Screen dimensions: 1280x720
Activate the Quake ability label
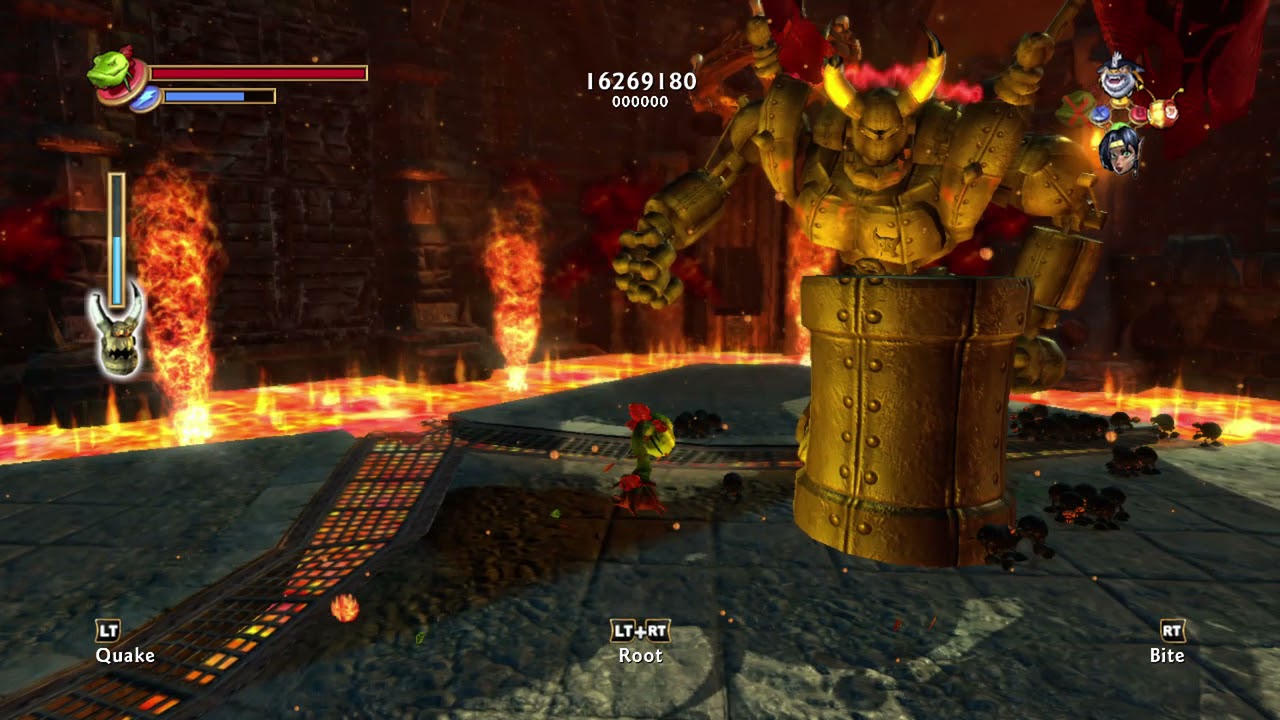point(125,655)
